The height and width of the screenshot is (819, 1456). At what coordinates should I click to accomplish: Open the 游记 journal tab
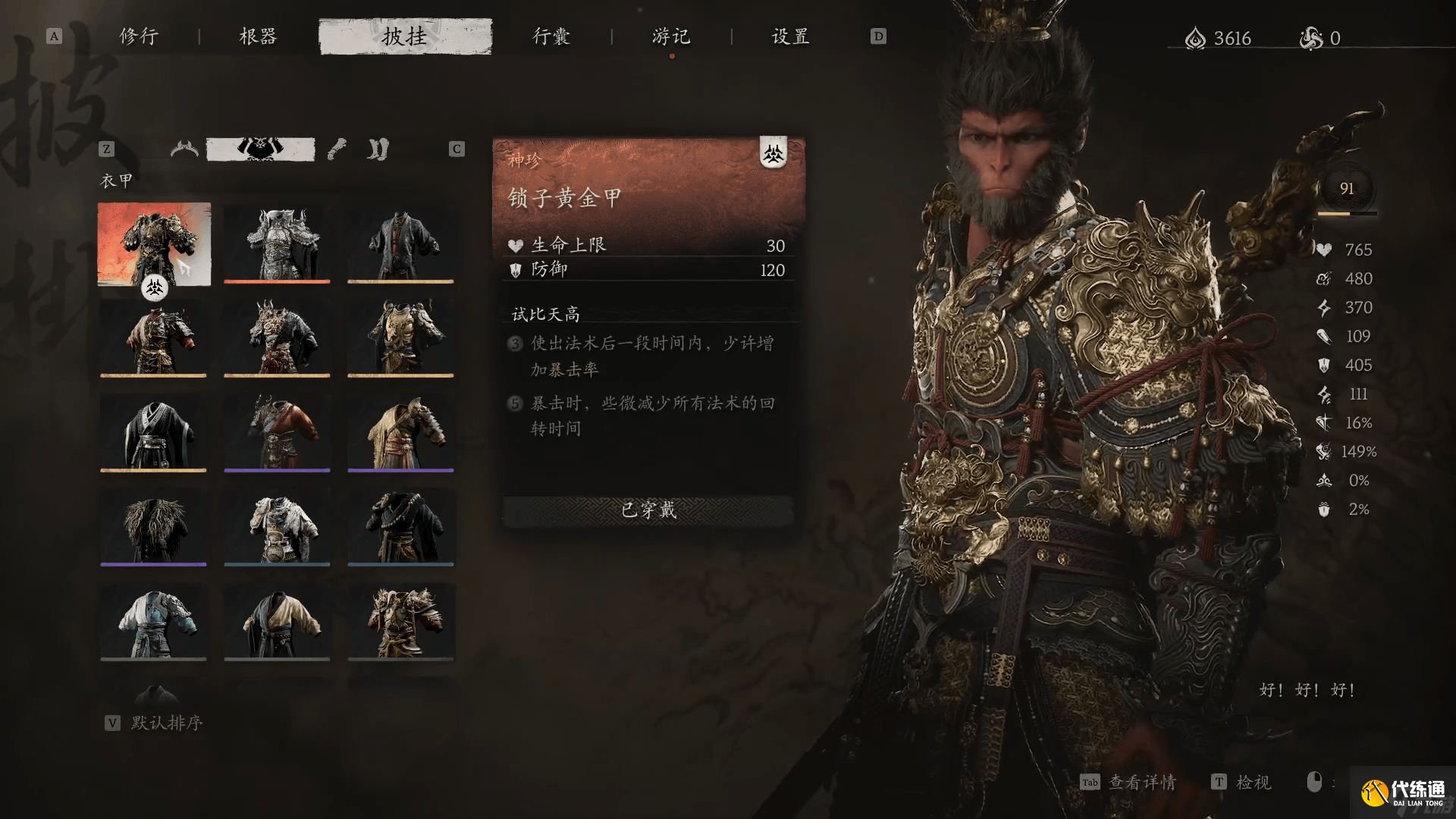671,36
